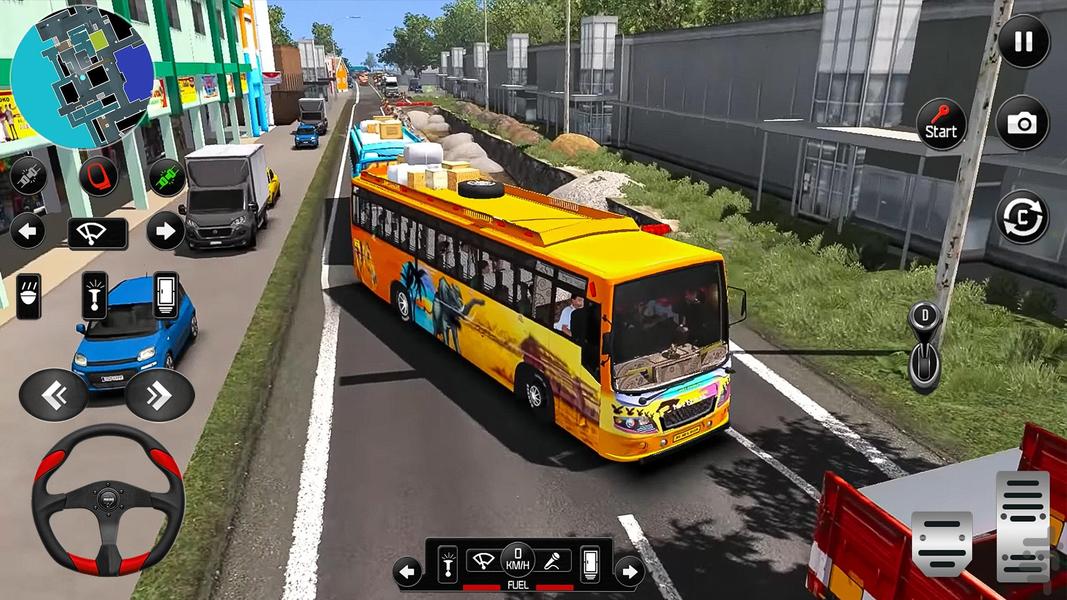Unfasten with the grey seatbelt icon
Viewport: 1067px width, 600px height.
28,176
